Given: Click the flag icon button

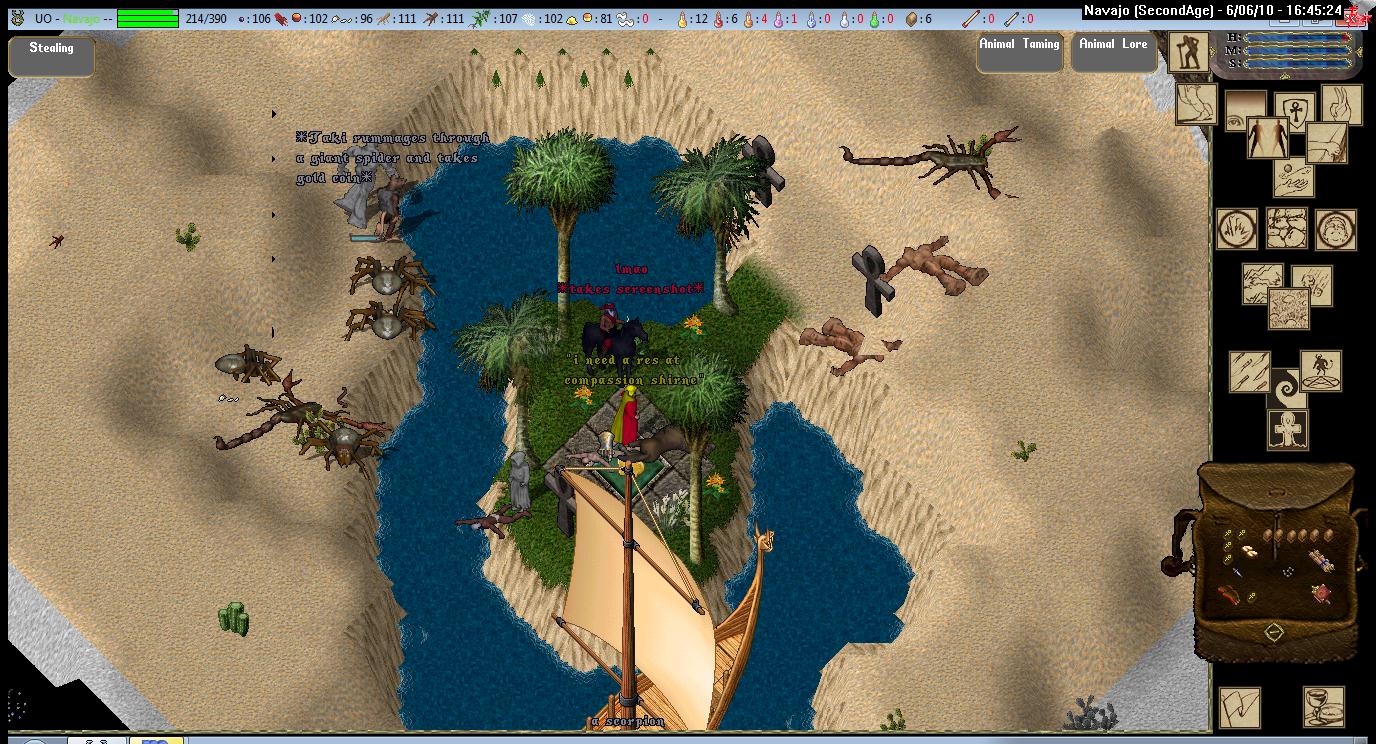Looking at the screenshot, I should 1239,706.
